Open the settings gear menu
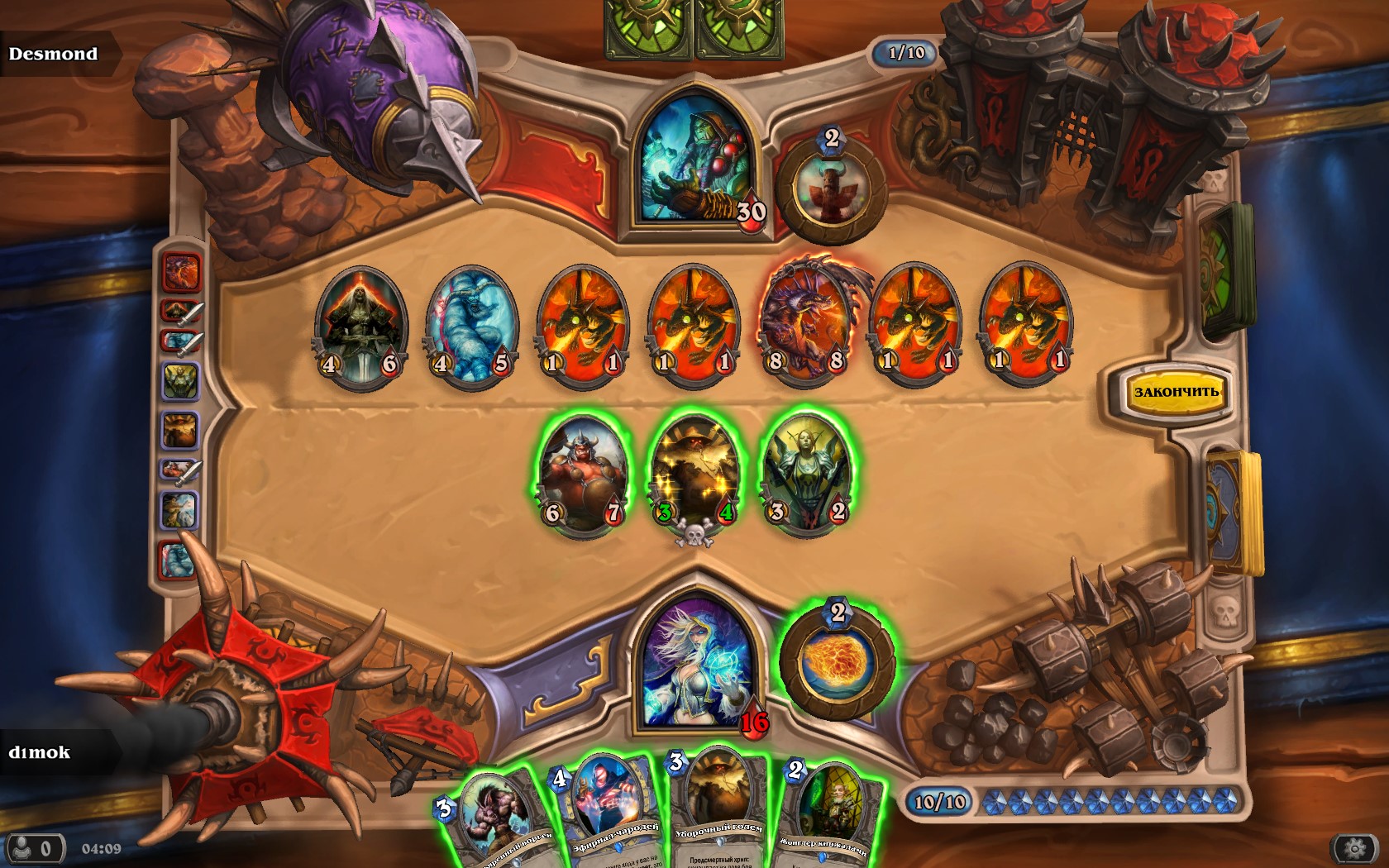Screen dimensions: 1389x868 1354,848
